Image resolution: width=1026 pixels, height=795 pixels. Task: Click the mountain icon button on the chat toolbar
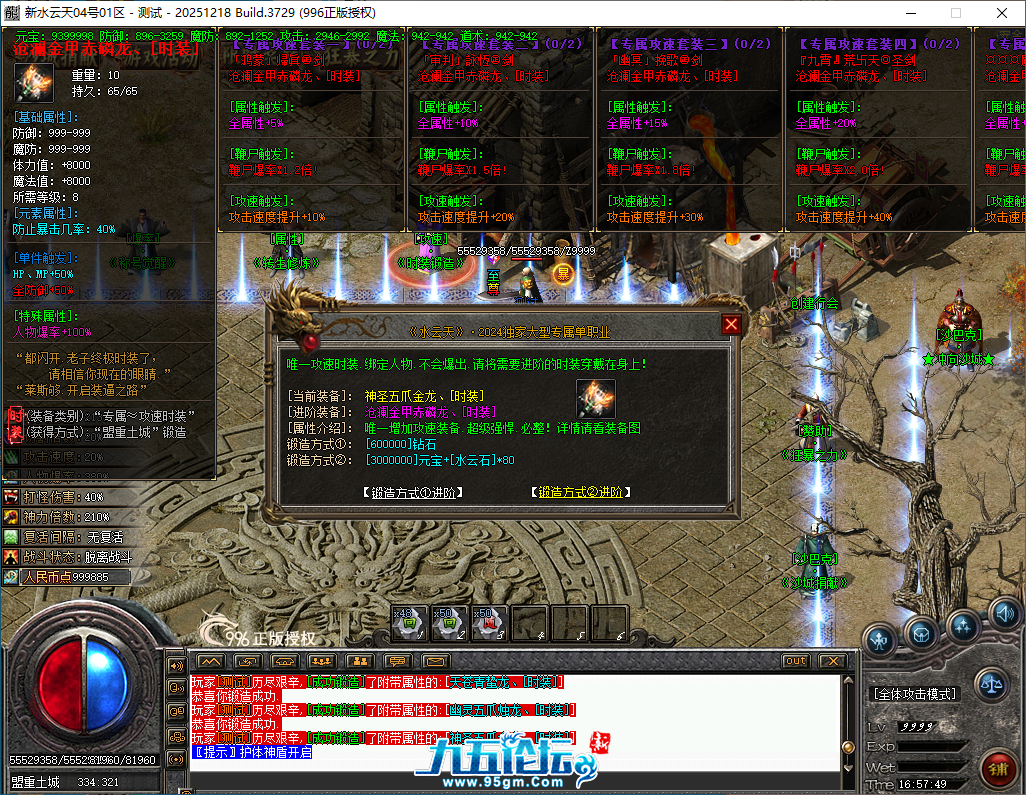click(x=210, y=661)
